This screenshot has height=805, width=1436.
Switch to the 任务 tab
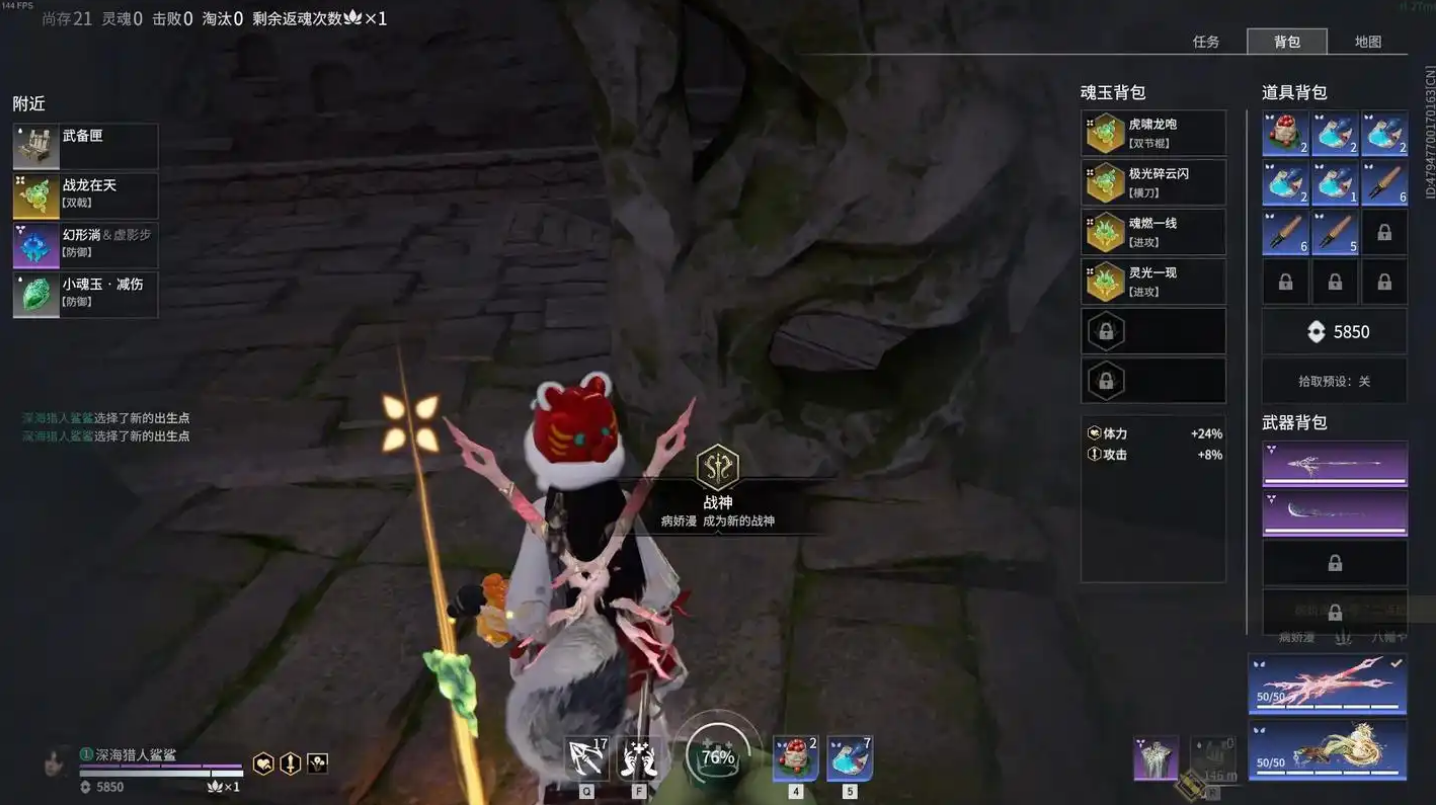click(x=1206, y=42)
